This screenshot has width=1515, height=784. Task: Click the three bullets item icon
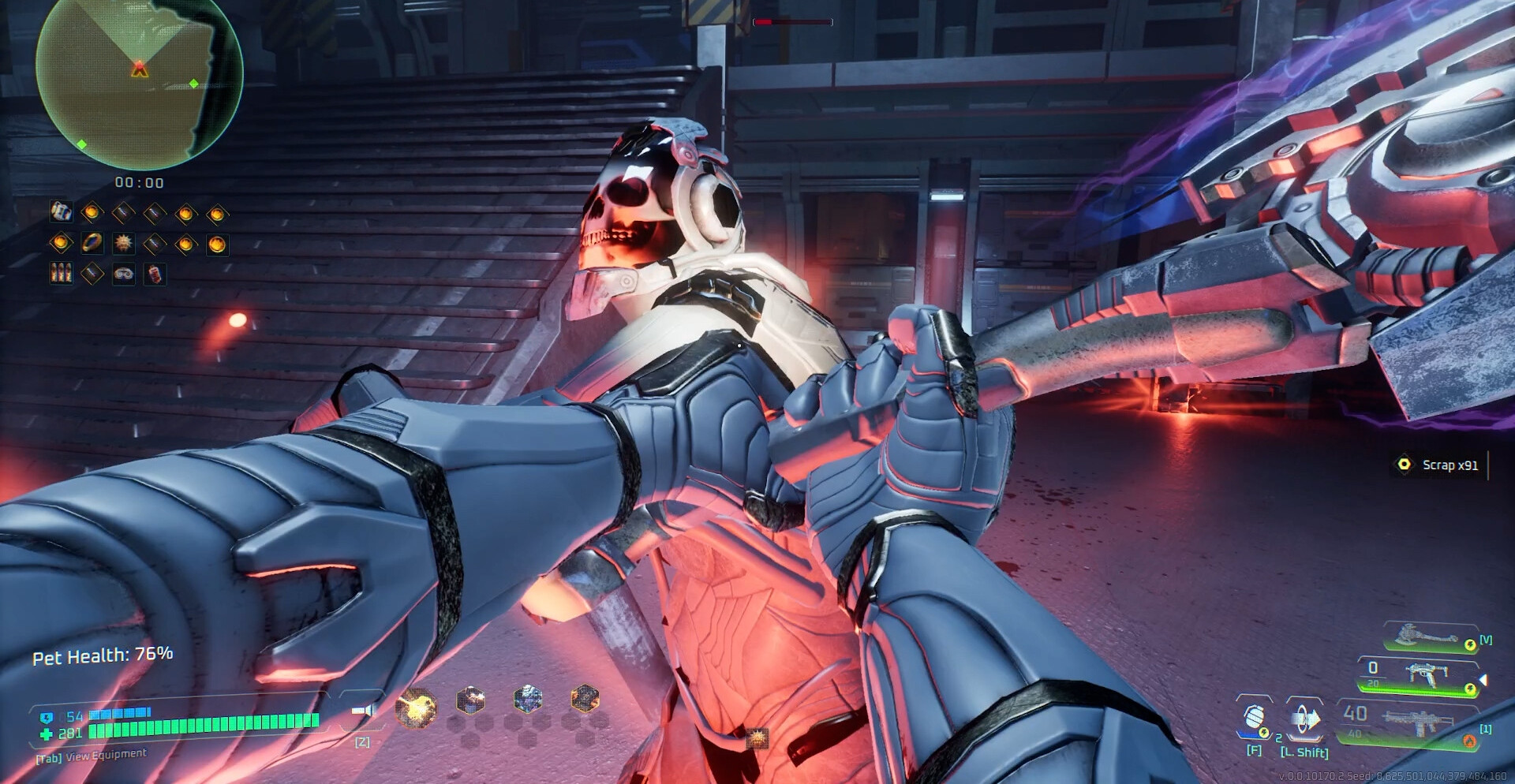(x=61, y=274)
